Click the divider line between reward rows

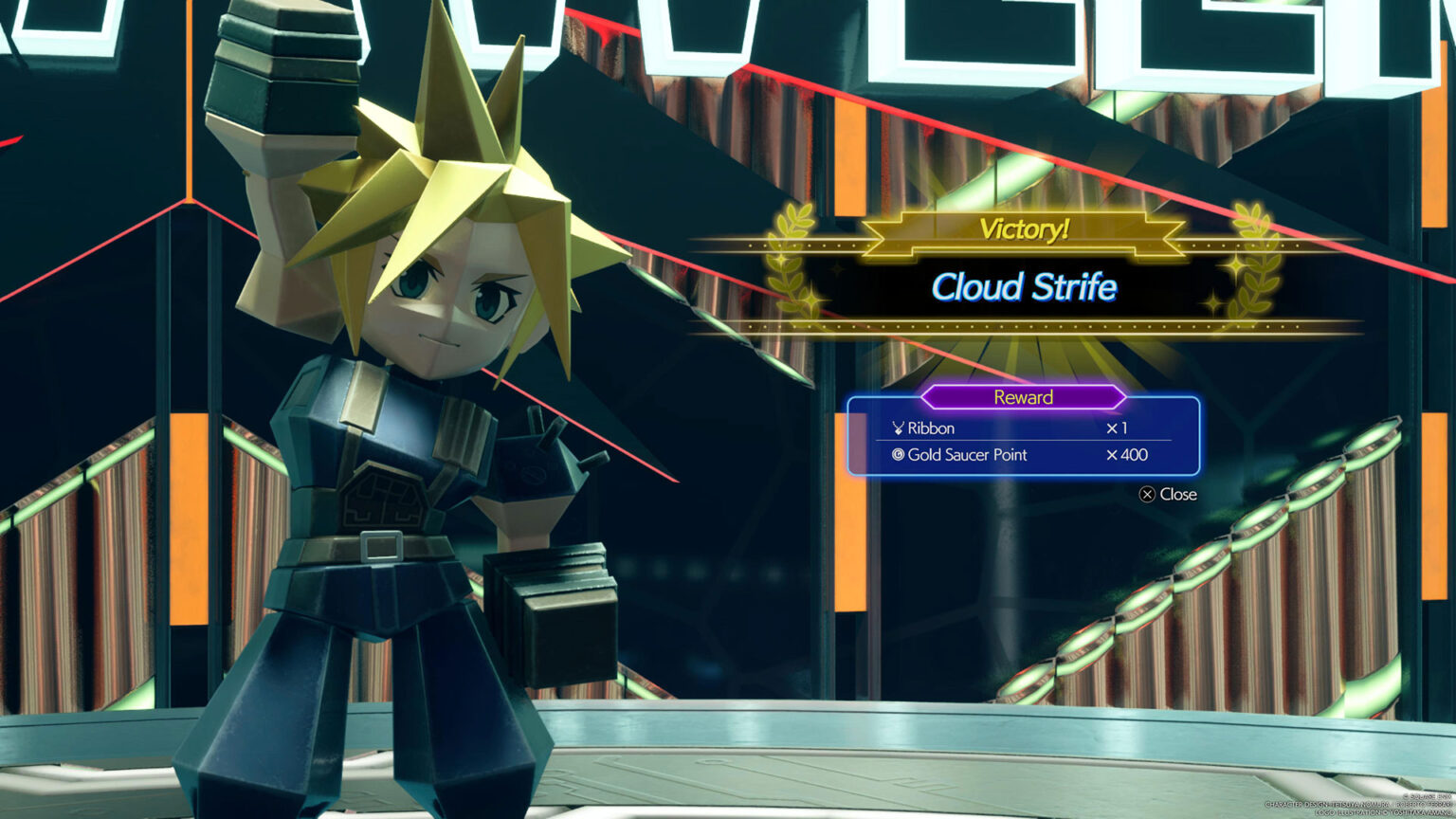pos(1024,441)
